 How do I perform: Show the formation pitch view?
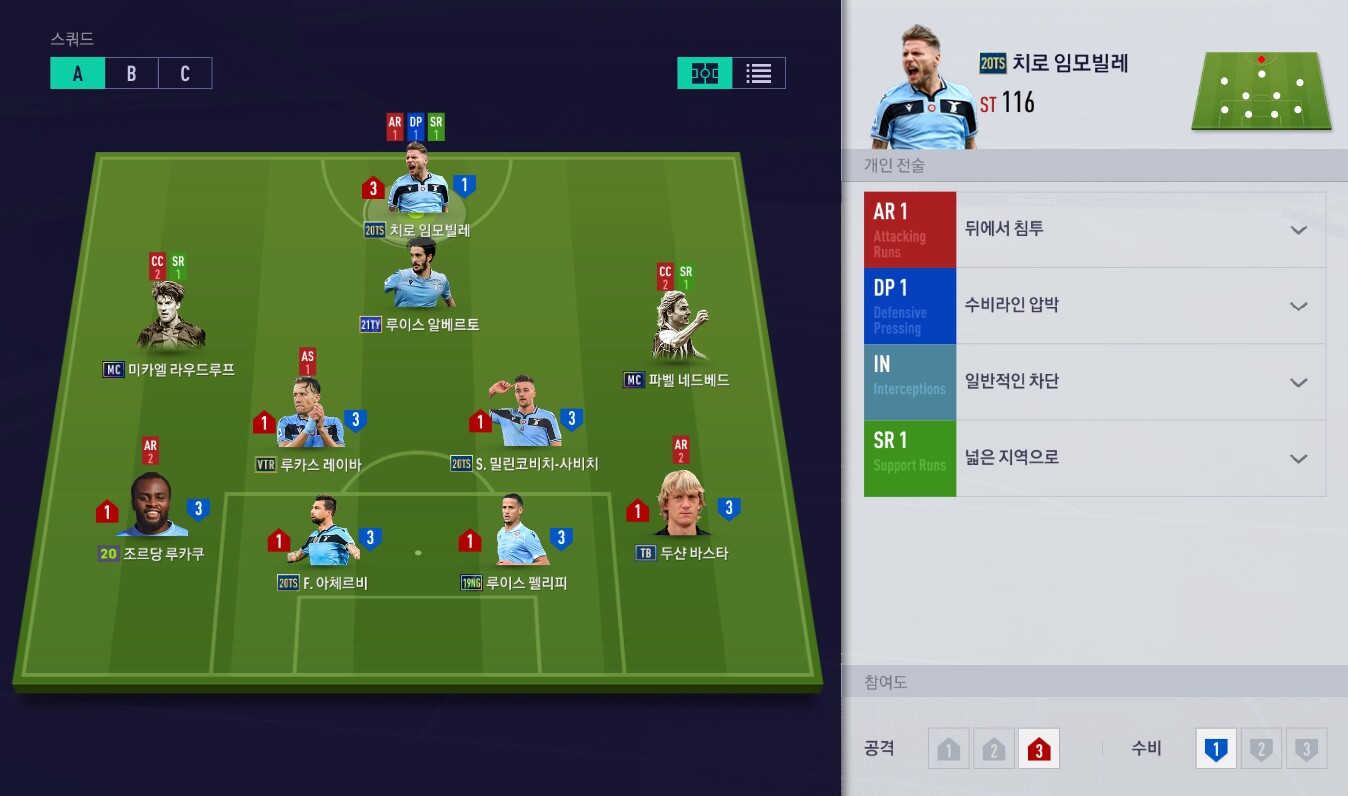705,73
